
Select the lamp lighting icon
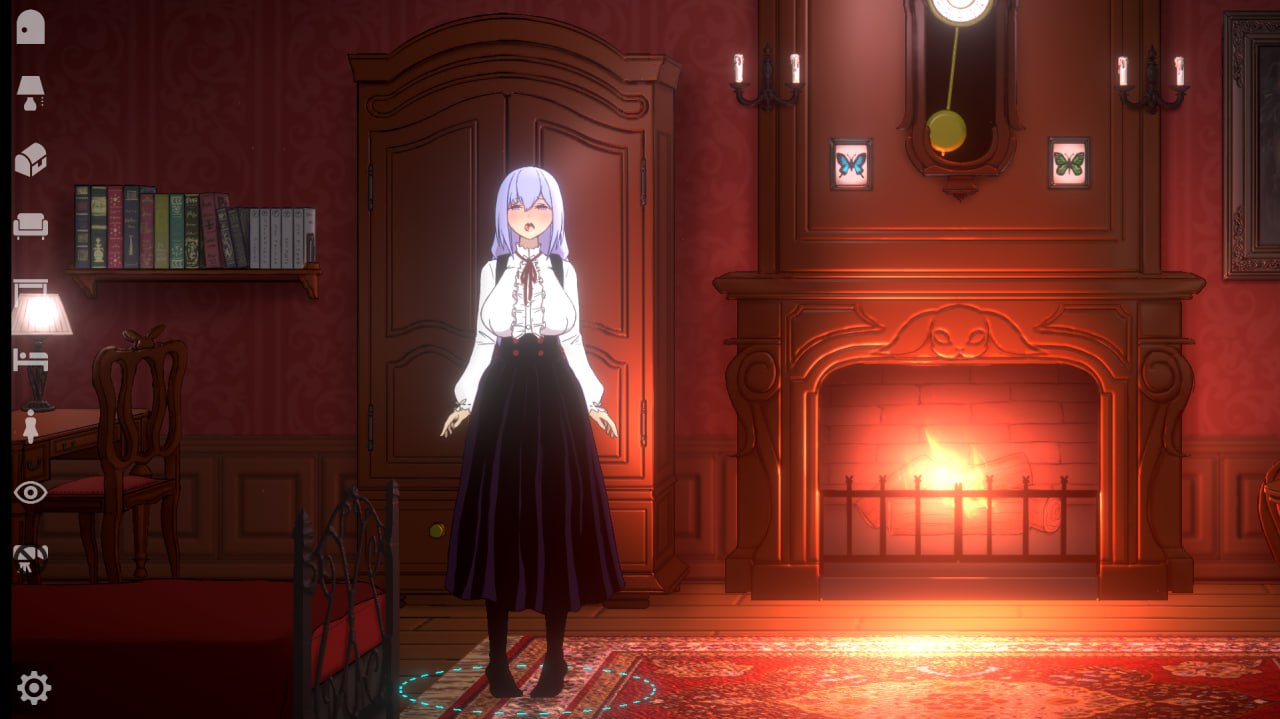30,93
